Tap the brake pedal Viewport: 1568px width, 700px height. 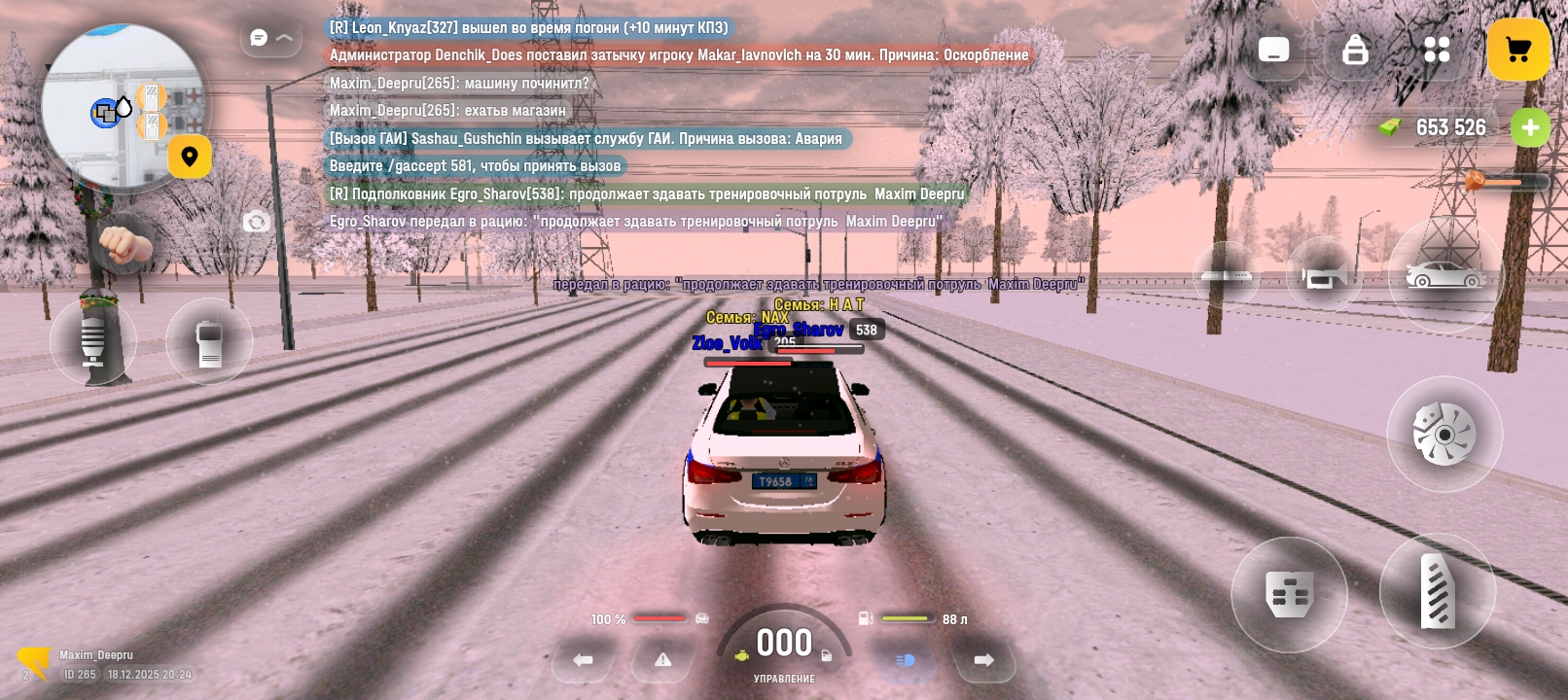1289,594
